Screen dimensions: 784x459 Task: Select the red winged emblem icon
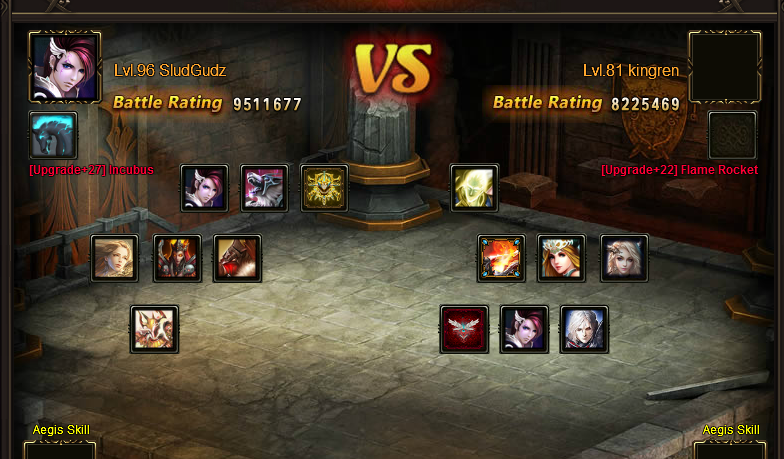coord(465,329)
